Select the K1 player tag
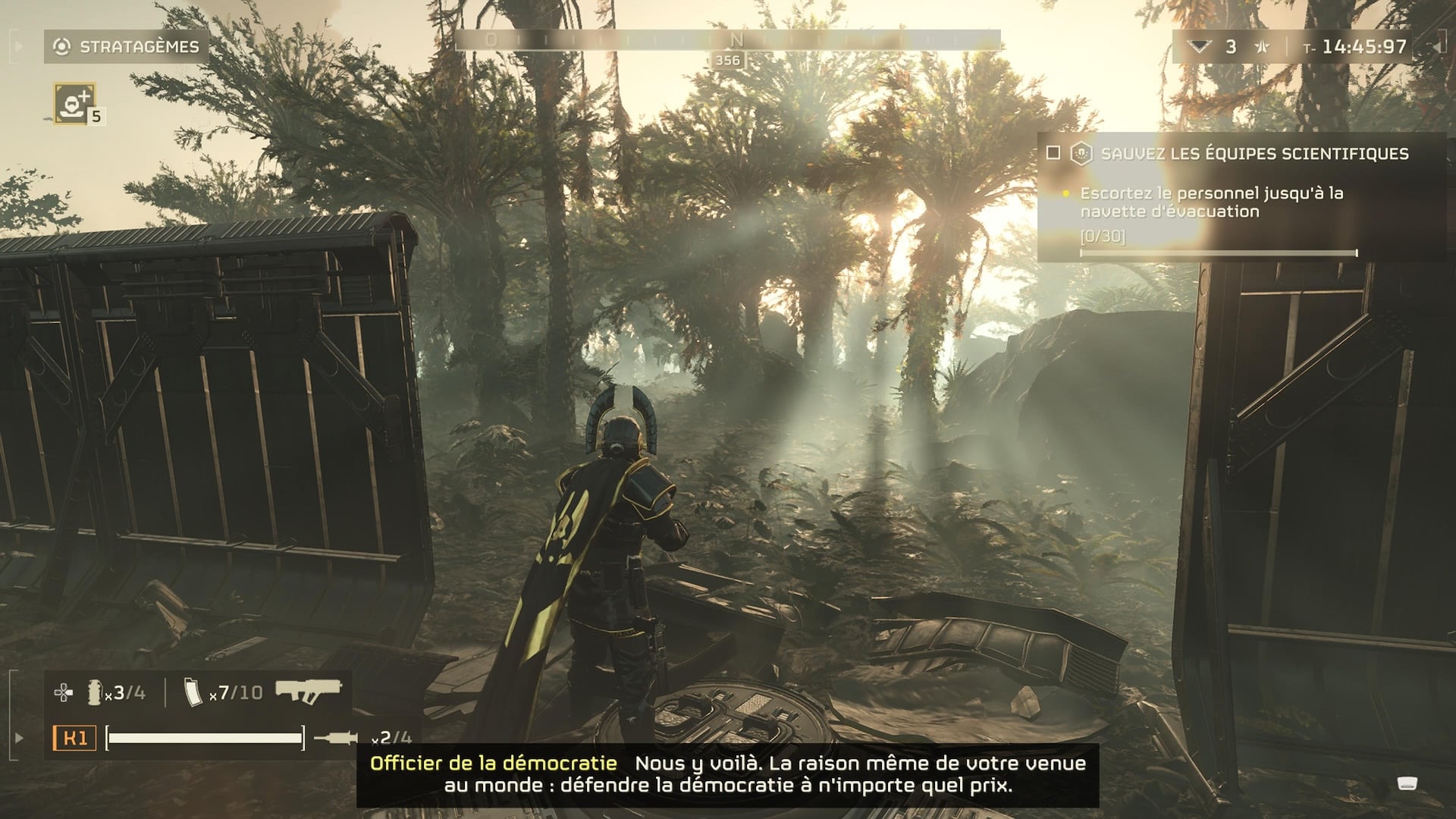Screen dimensions: 1456x819 click(74, 737)
